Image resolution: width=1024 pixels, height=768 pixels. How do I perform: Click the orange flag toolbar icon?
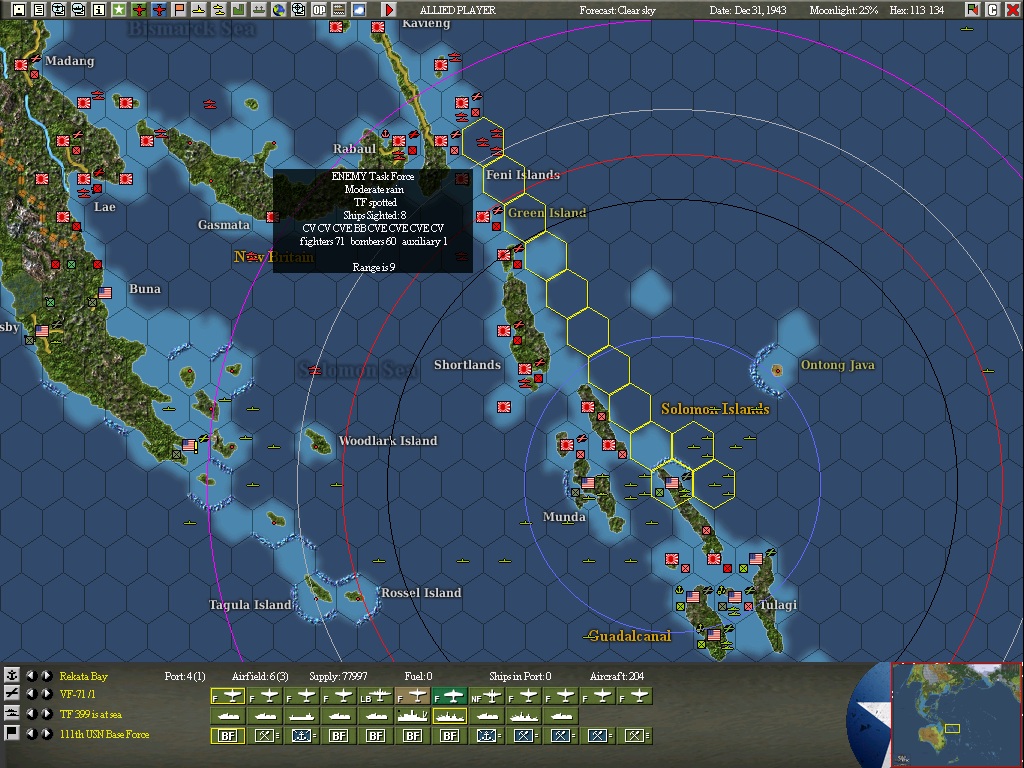click(179, 10)
